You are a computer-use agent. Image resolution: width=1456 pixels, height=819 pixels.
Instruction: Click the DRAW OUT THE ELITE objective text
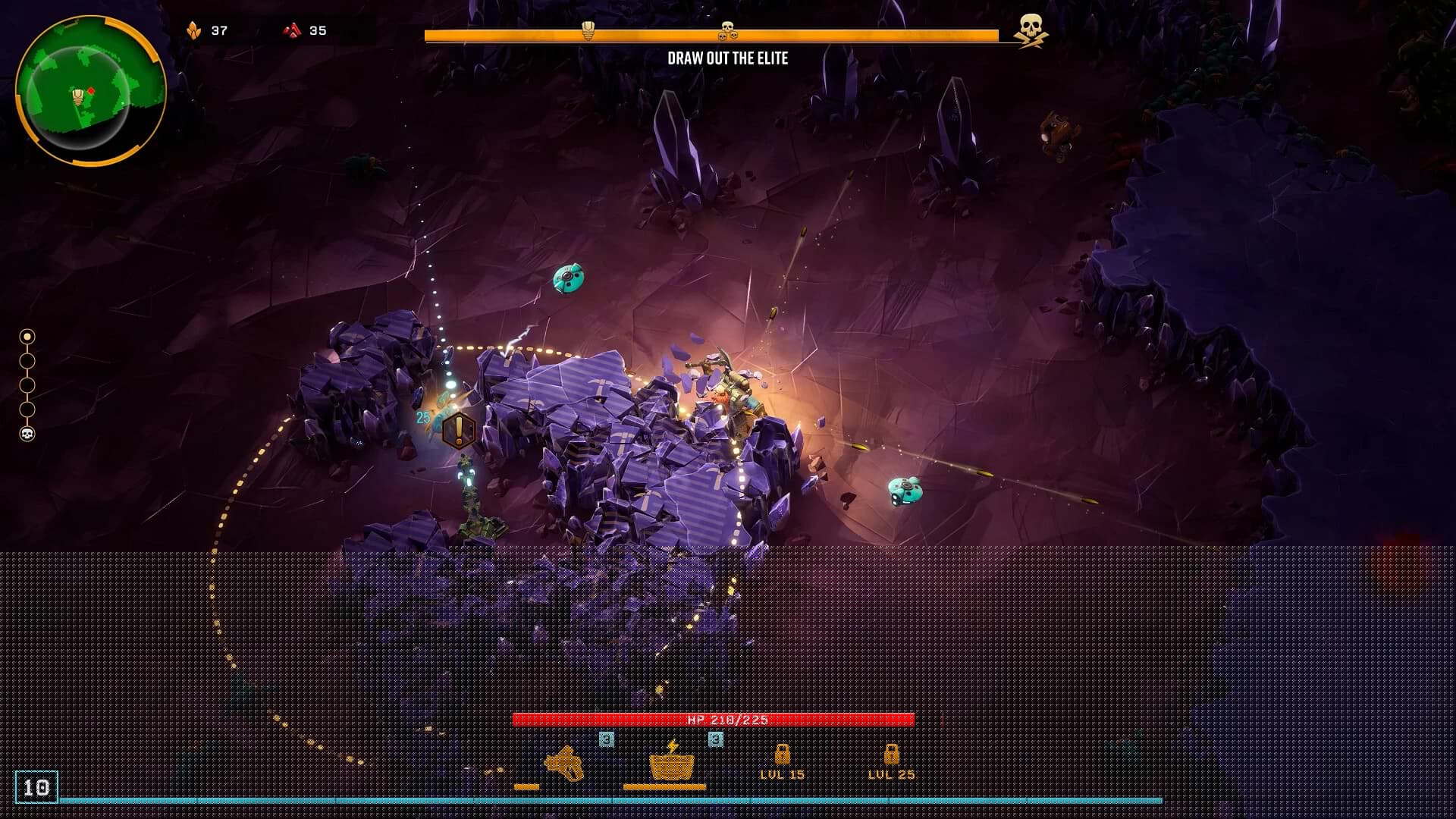click(x=728, y=57)
